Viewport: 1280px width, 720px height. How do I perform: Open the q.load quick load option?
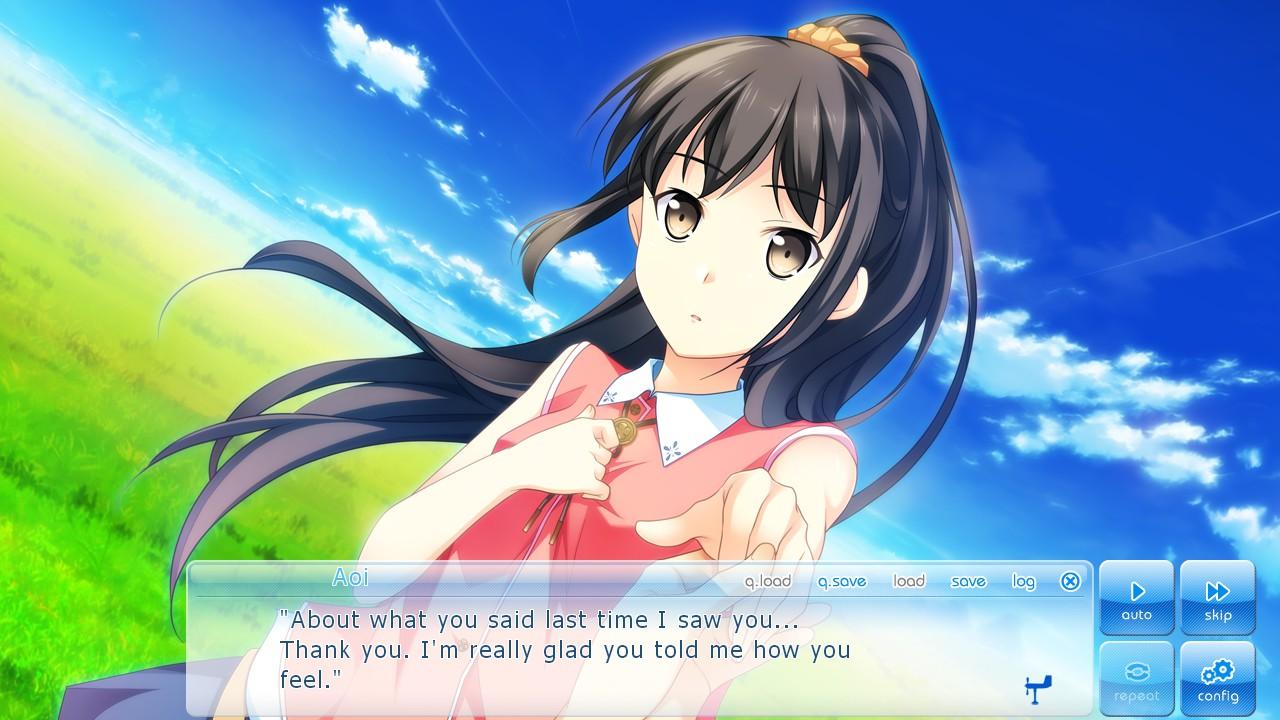(767, 581)
